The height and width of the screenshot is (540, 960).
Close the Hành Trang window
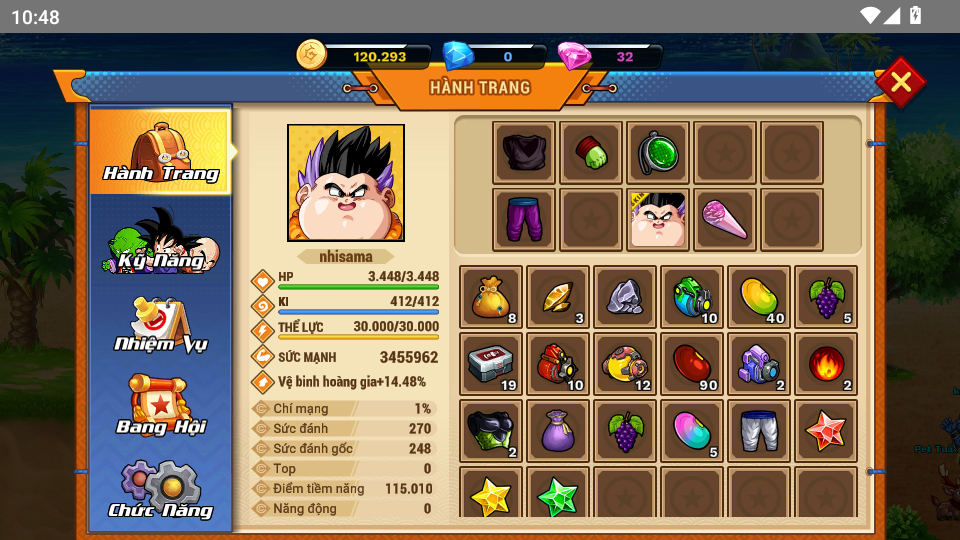[900, 82]
